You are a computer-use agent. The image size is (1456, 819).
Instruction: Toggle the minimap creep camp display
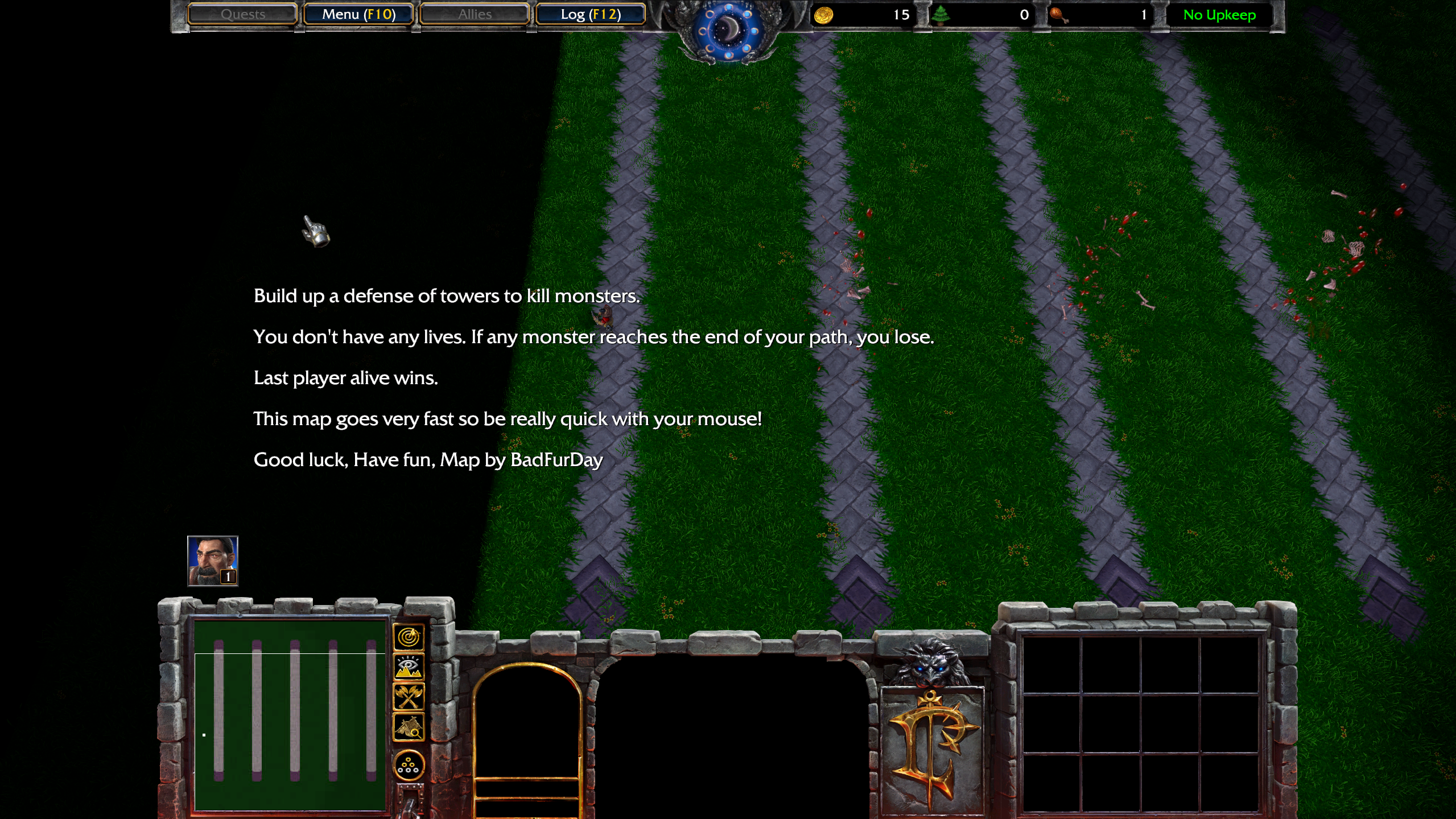click(x=409, y=727)
